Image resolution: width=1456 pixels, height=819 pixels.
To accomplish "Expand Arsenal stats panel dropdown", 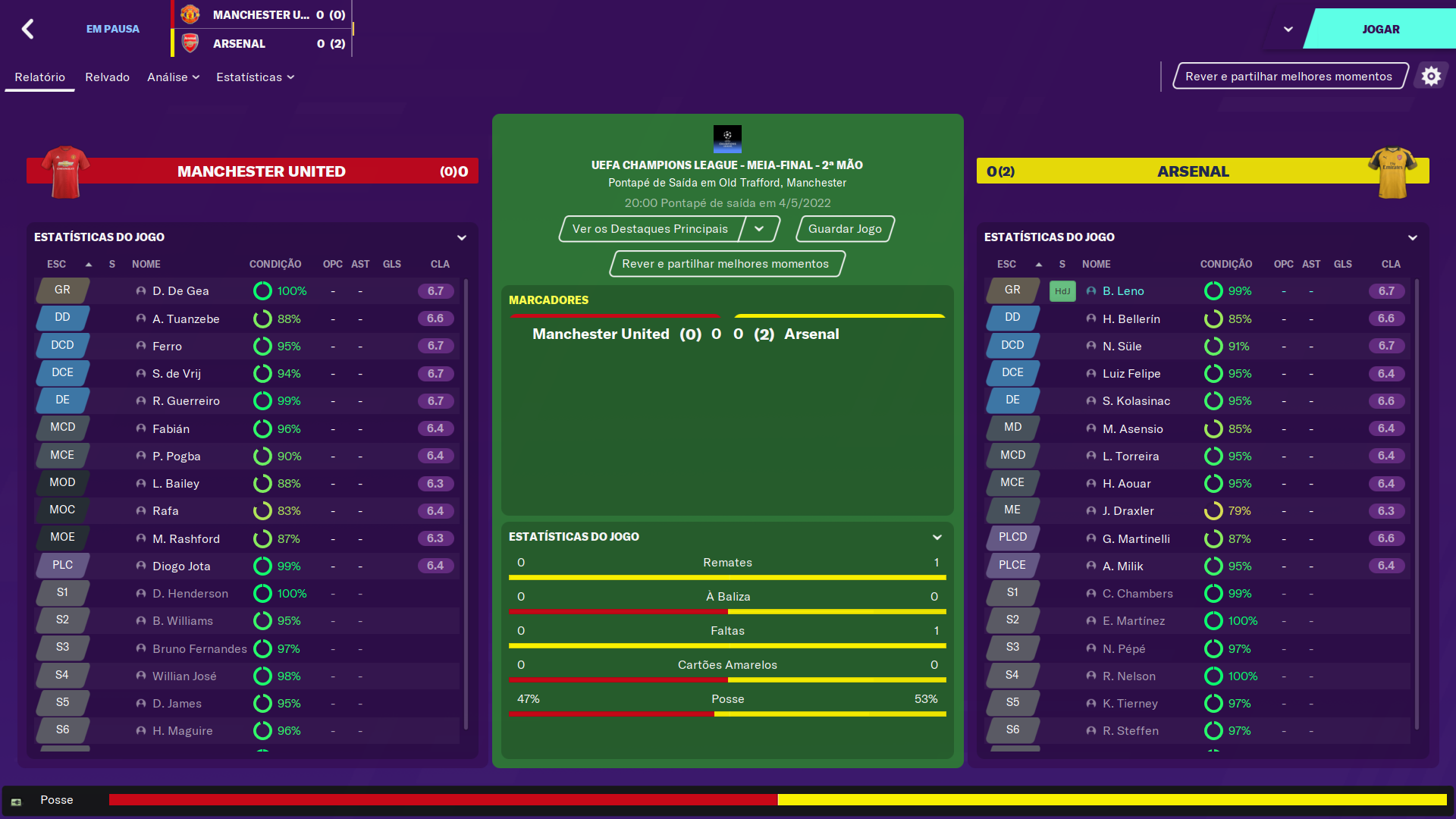I will click(1412, 237).
